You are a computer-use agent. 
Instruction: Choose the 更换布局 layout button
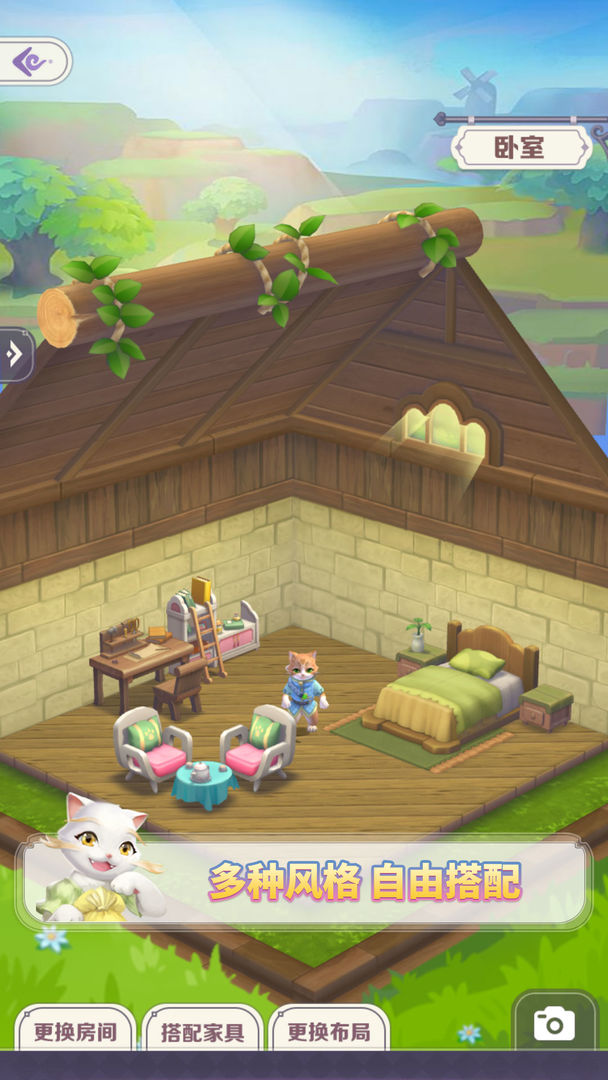(328, 1031)
